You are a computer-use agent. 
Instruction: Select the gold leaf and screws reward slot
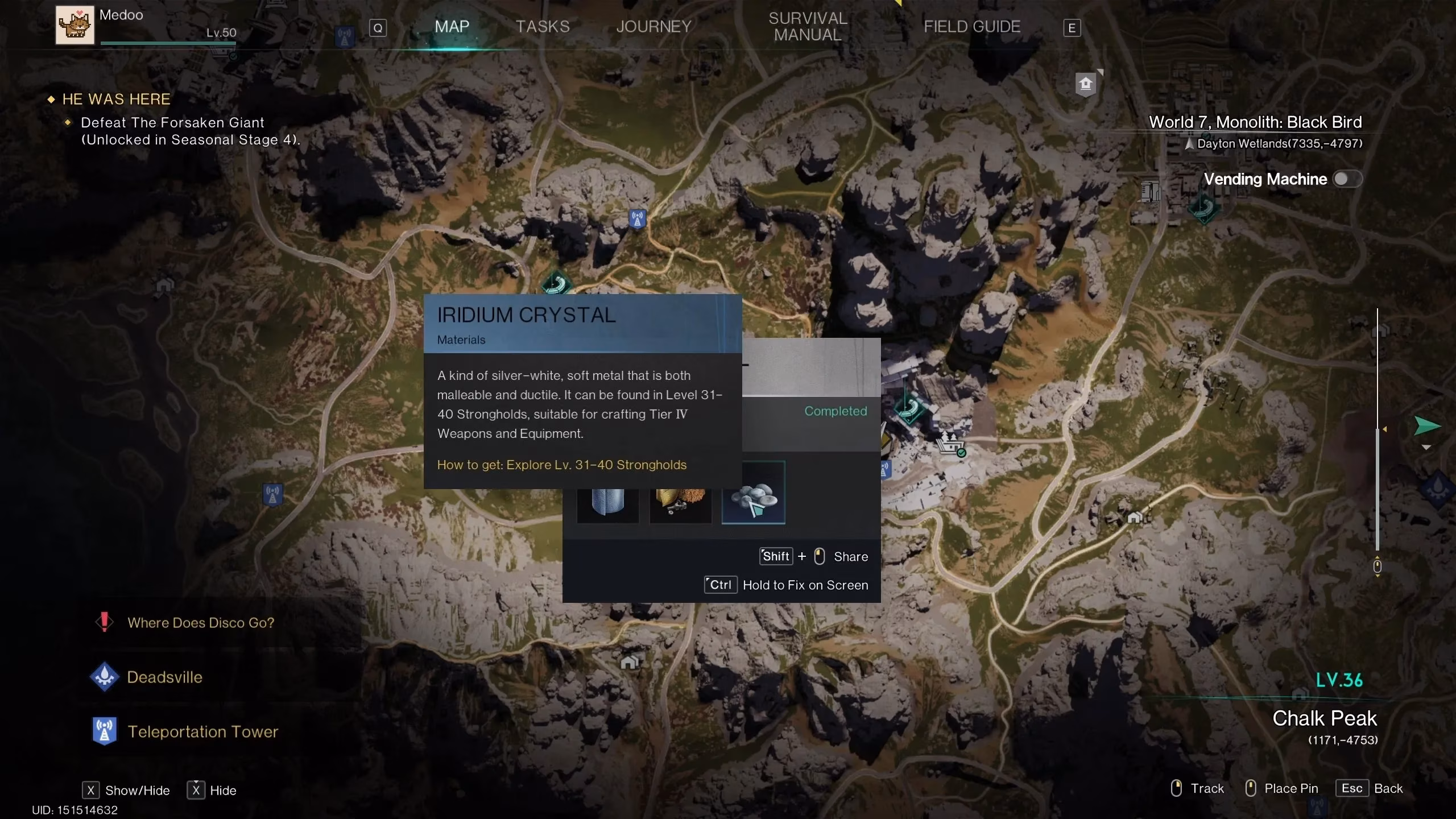click(680, 500)
